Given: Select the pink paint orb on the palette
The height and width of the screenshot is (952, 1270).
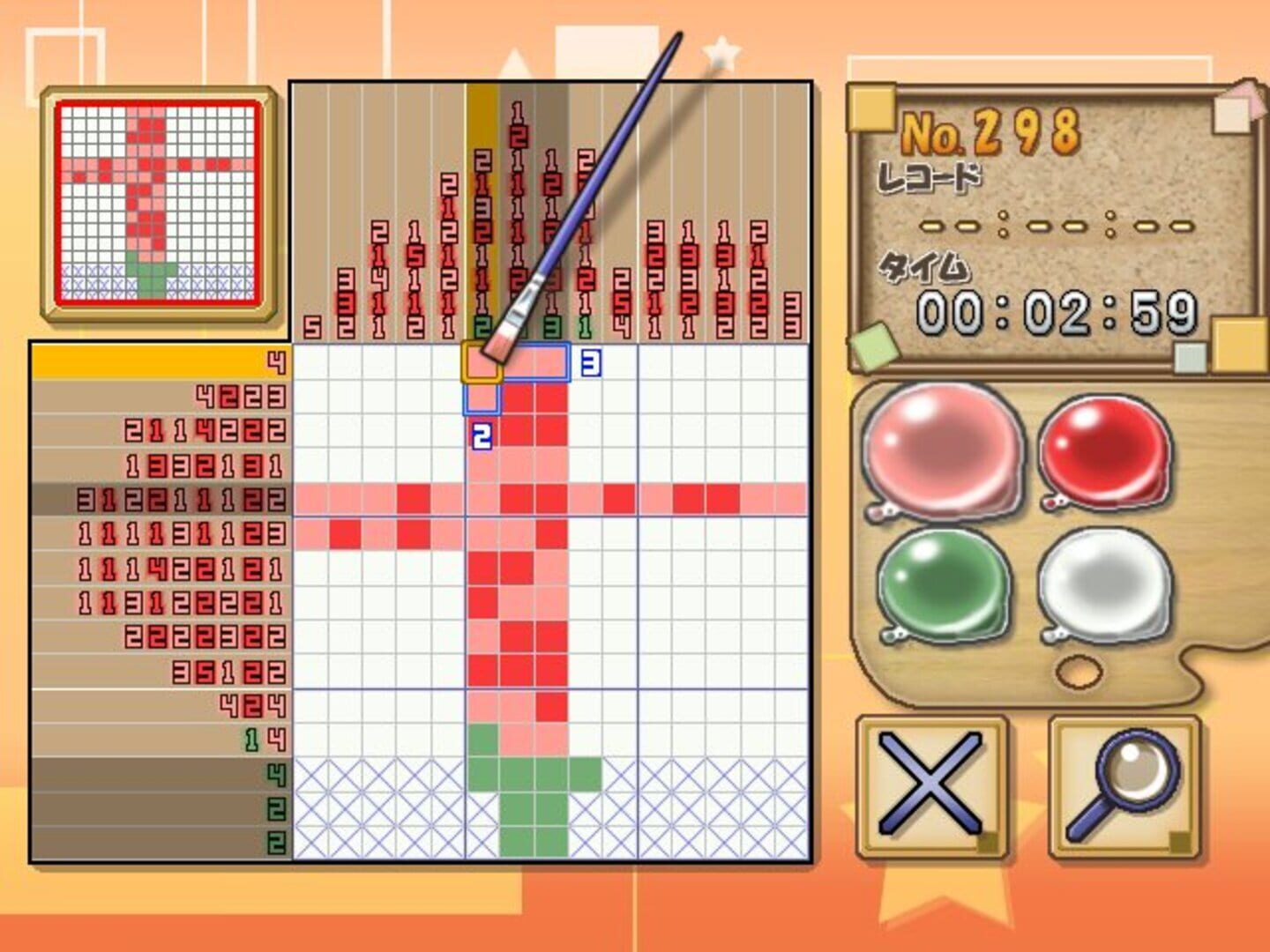Looking at the screenshot, I should tap(939, 450).
